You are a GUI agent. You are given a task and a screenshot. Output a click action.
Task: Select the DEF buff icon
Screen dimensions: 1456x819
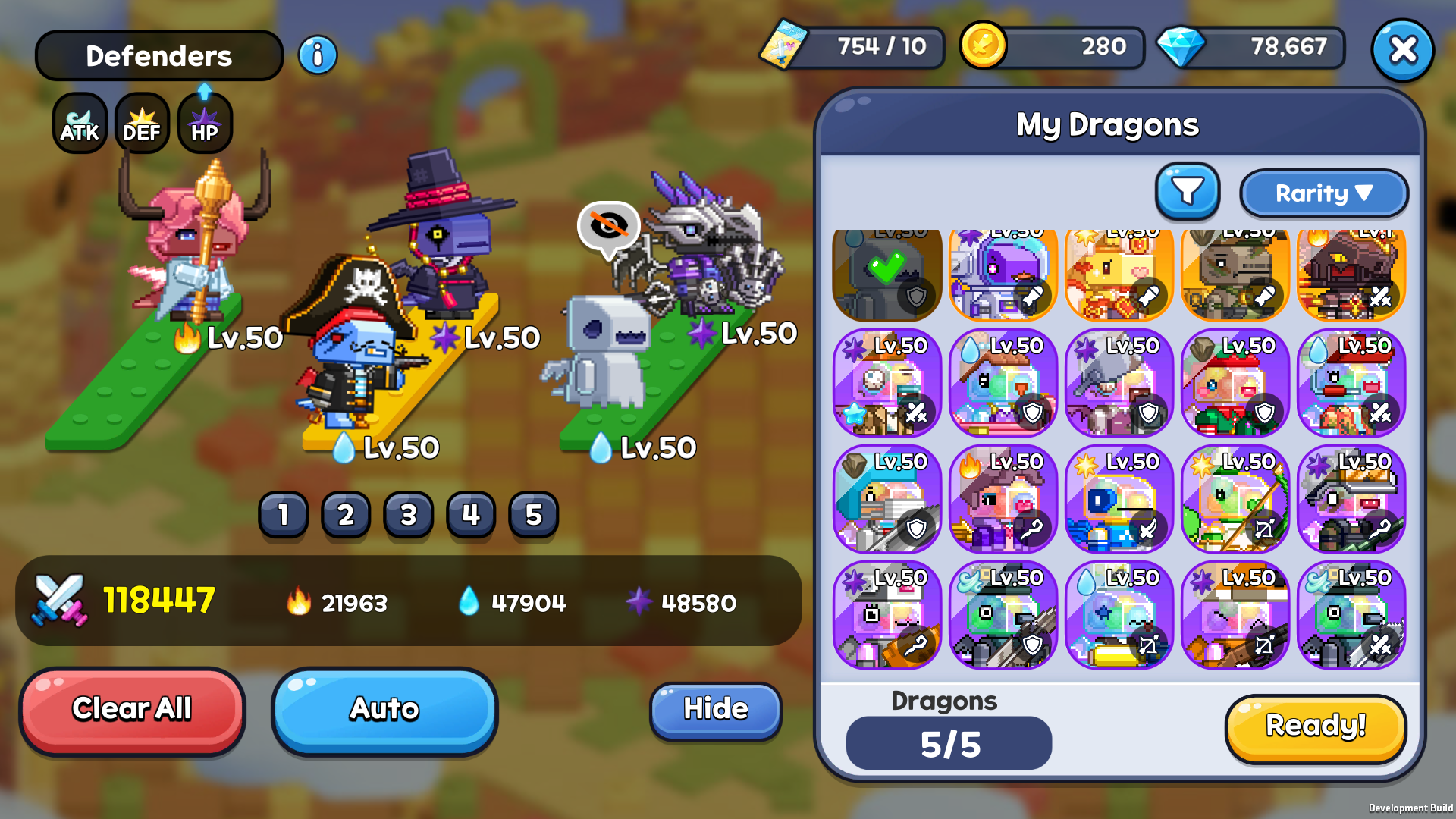coord(142,124)
